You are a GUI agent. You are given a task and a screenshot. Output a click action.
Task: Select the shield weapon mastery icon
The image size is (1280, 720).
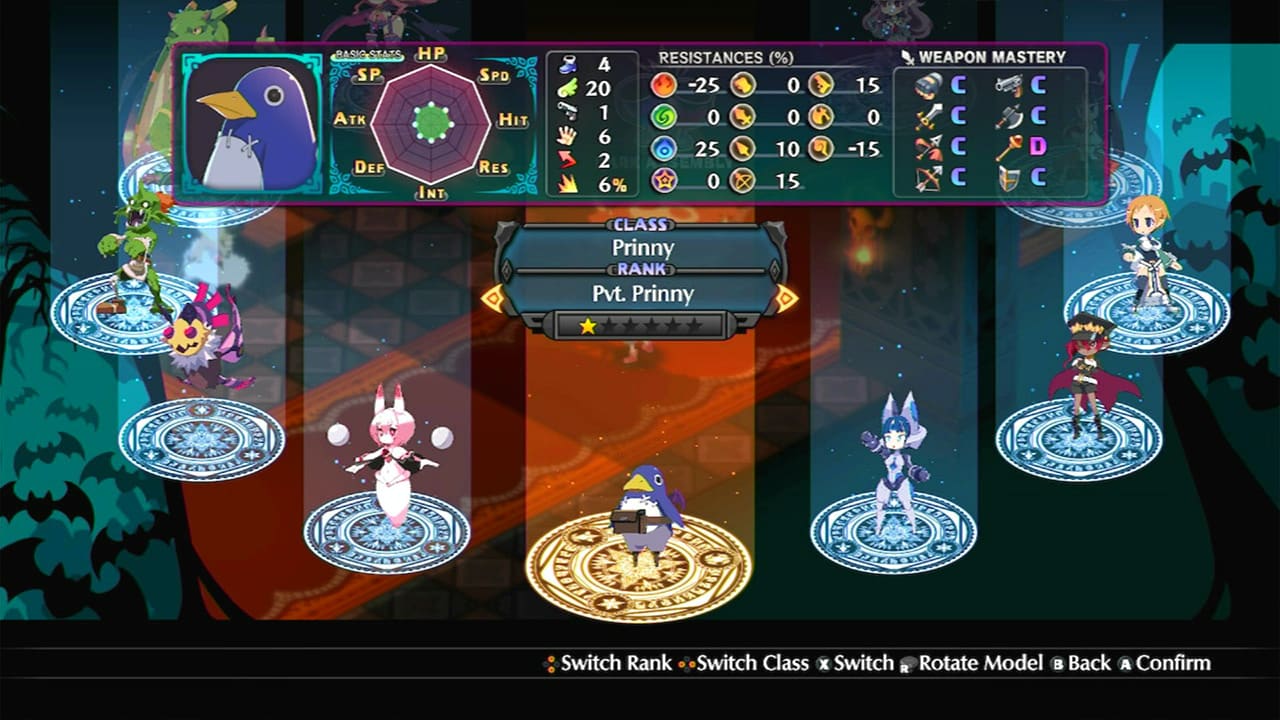(x=1008, y=177)
